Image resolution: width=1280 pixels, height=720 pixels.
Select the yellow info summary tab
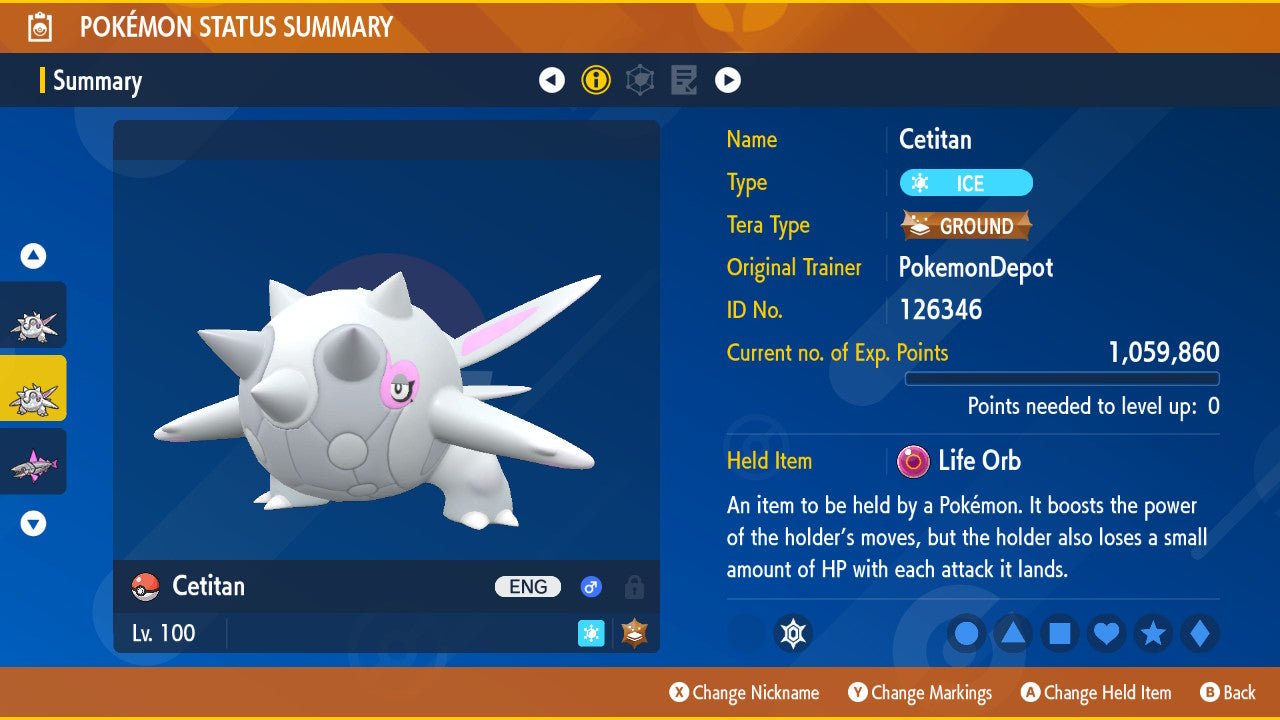click(x=596, y=80)
